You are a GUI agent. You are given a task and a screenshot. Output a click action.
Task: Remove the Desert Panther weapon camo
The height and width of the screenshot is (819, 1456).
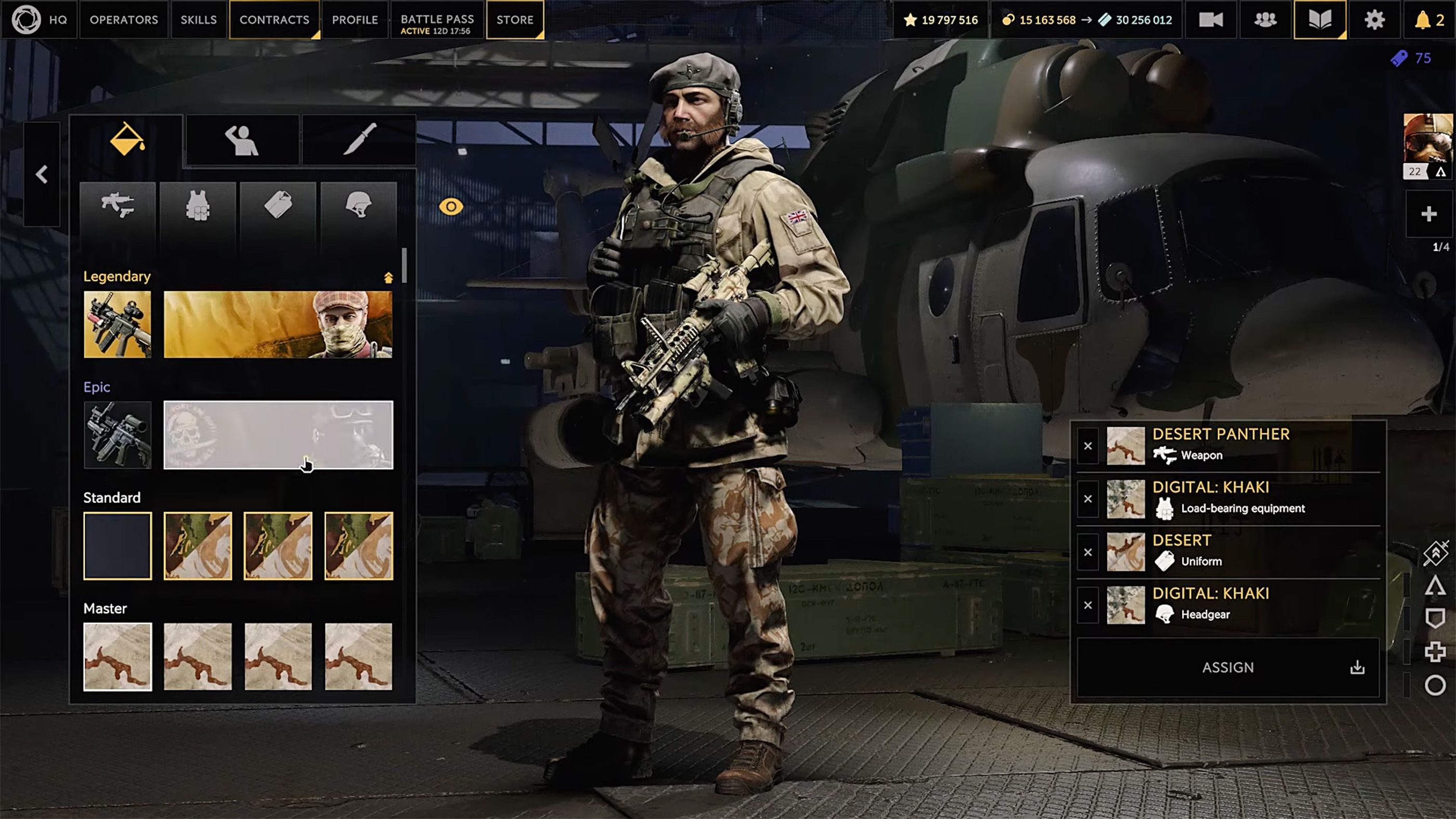point(1087,446)
